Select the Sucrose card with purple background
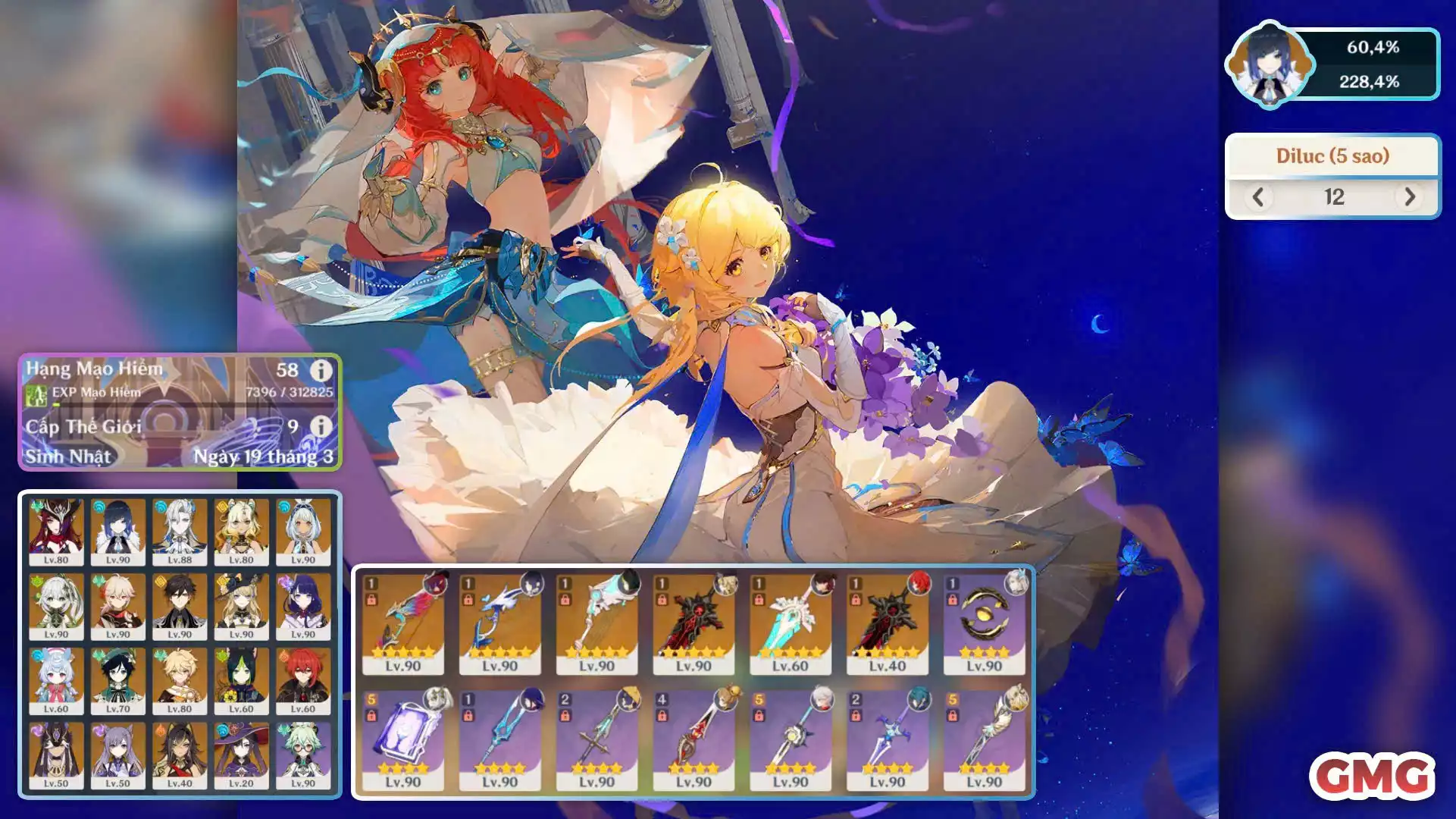This screenshot has width=1456, height=819. coord(303,755)
